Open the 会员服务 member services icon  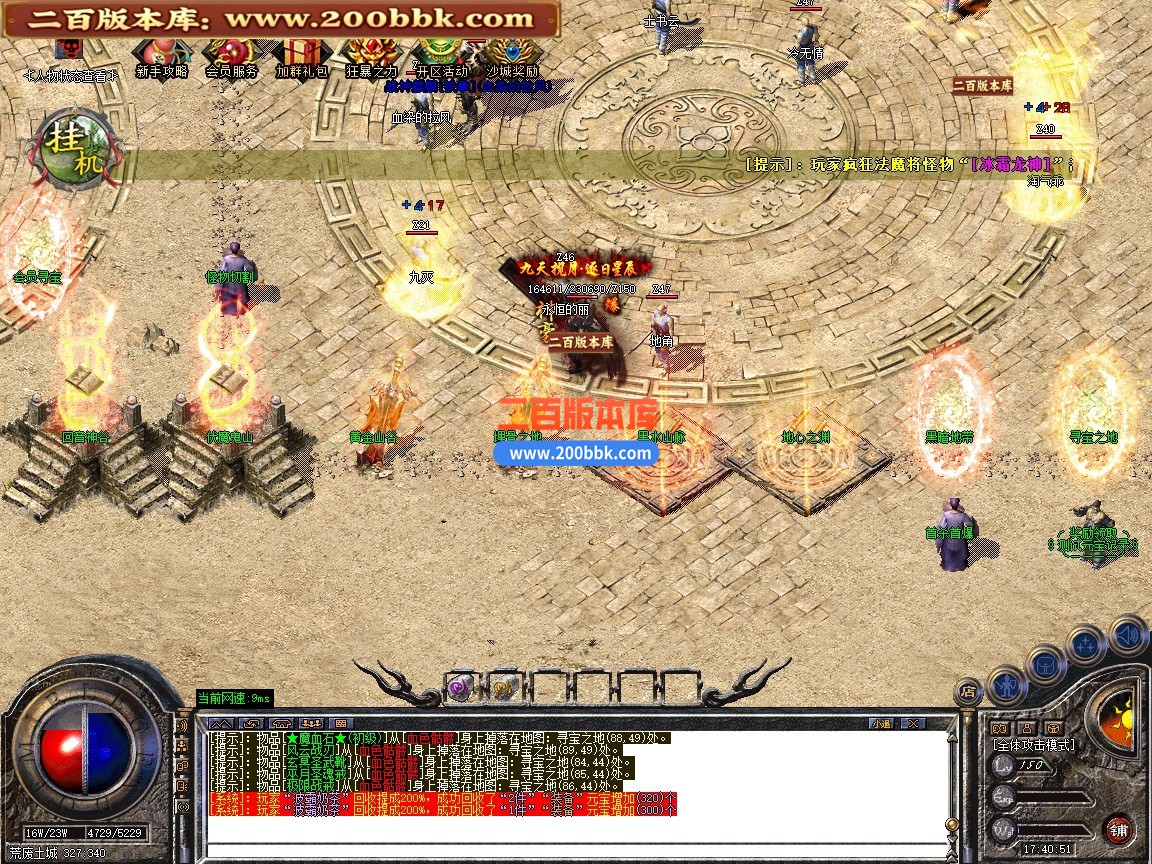pos(230,53)
